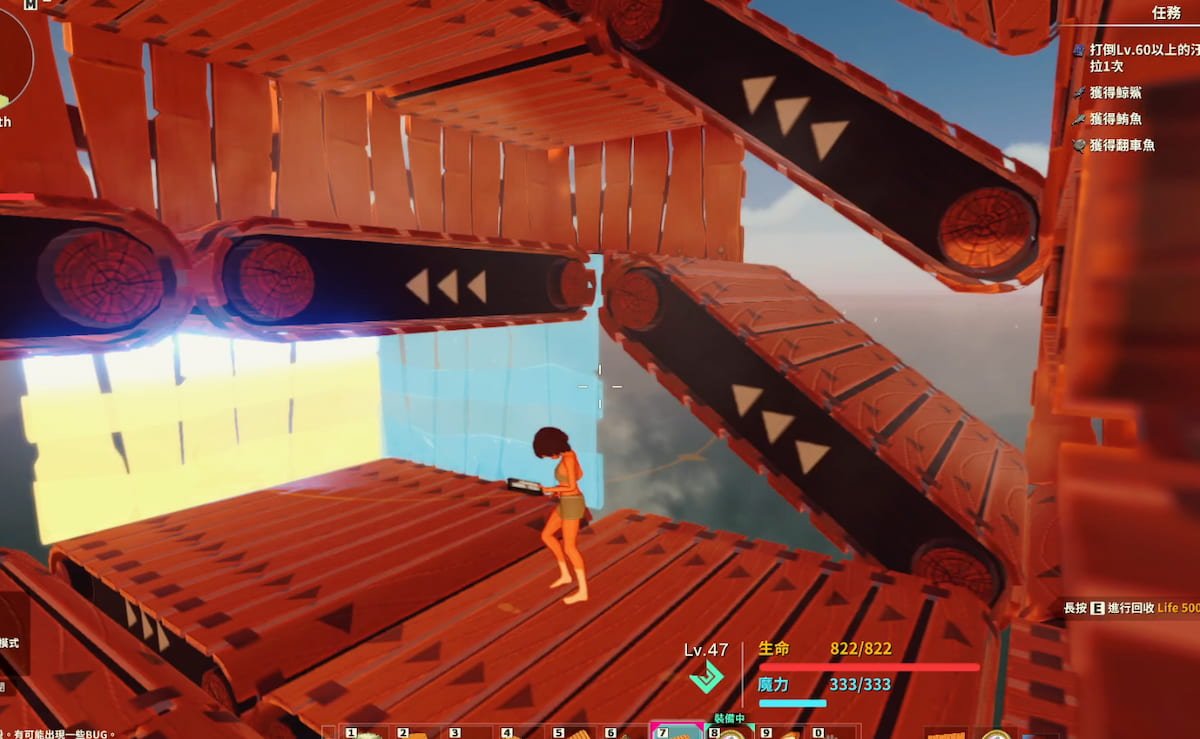The image size is (1200, 739).
Task: Select the 獲得翻車魚 quest entry
Action: click(1123, 145)
